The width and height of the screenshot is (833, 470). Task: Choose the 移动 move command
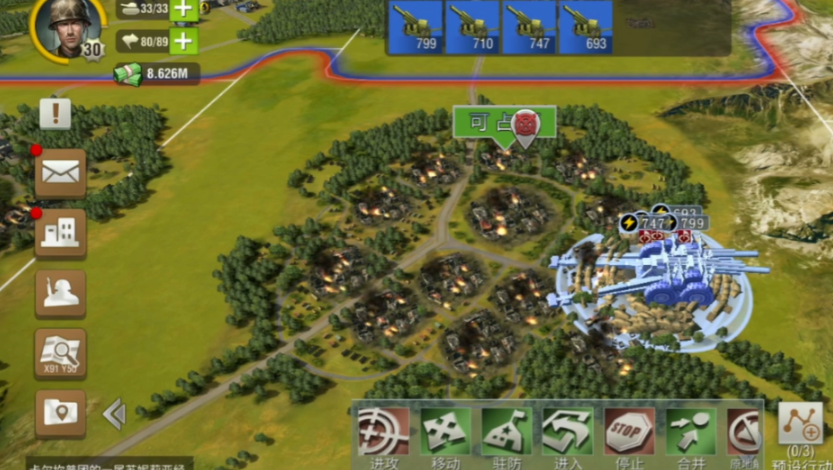click(x=445, y=435)
